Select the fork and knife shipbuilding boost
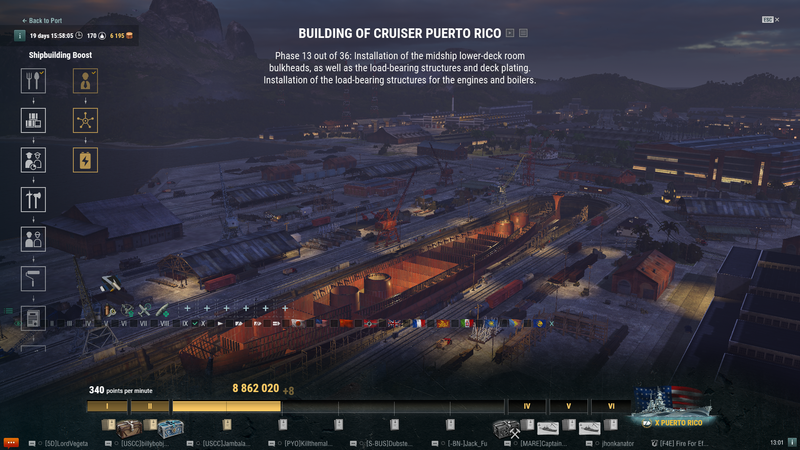 tap(33, 81)
